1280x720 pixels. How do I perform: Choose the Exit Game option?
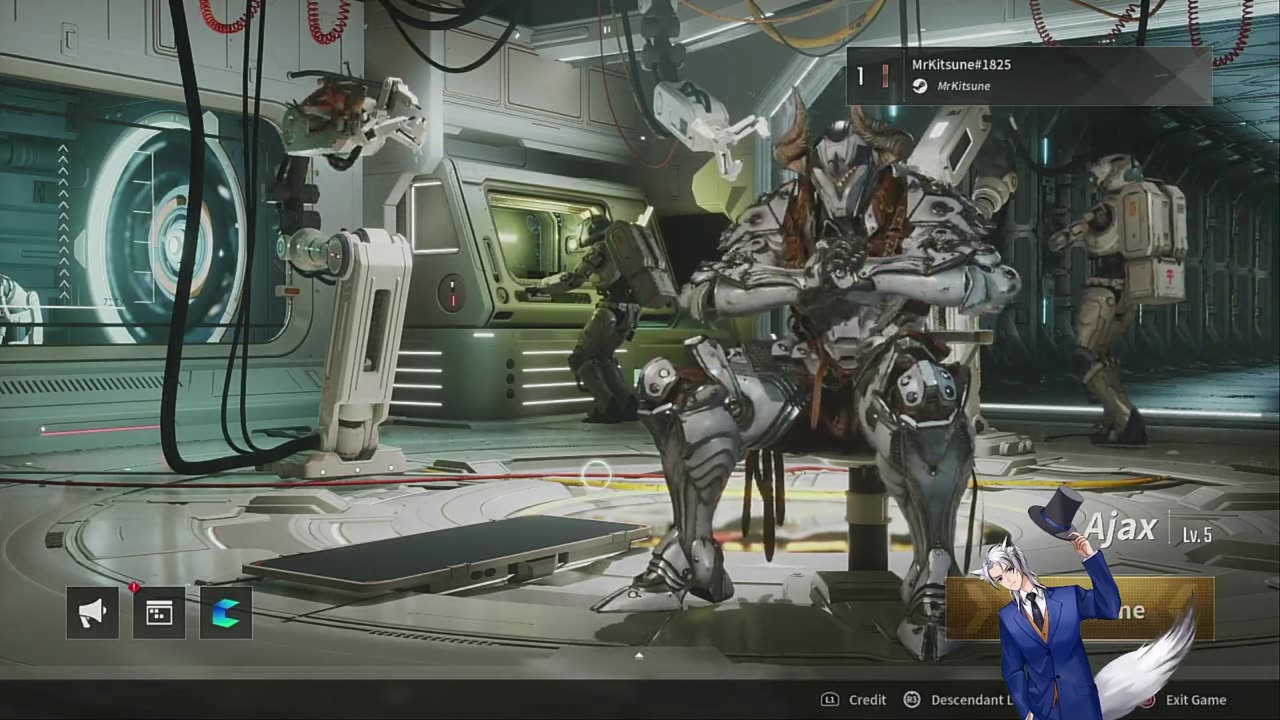[1194, 700]
